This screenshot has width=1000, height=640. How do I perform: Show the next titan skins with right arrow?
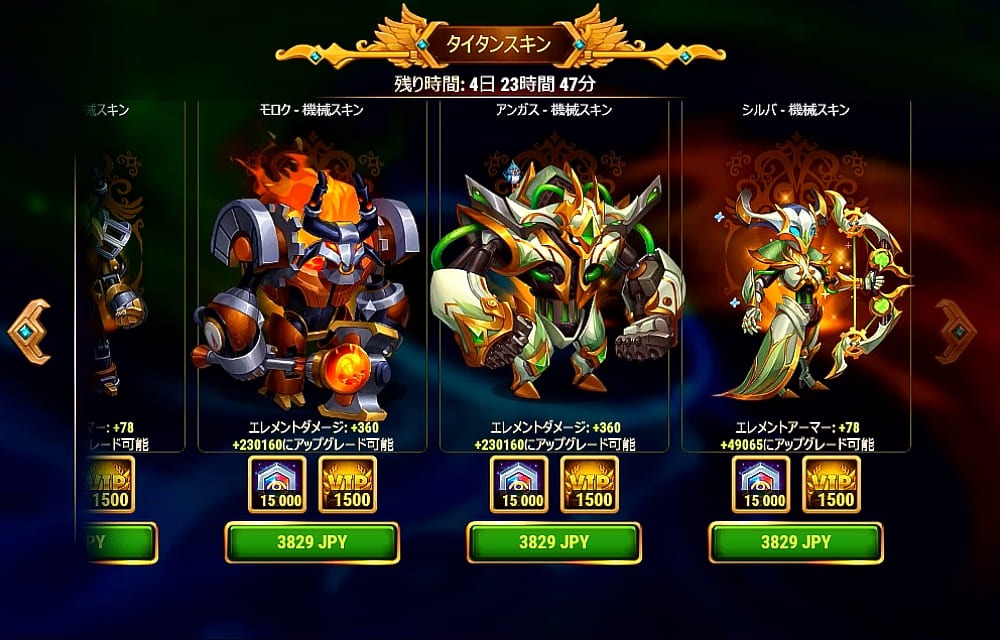(x=958, y=331)
